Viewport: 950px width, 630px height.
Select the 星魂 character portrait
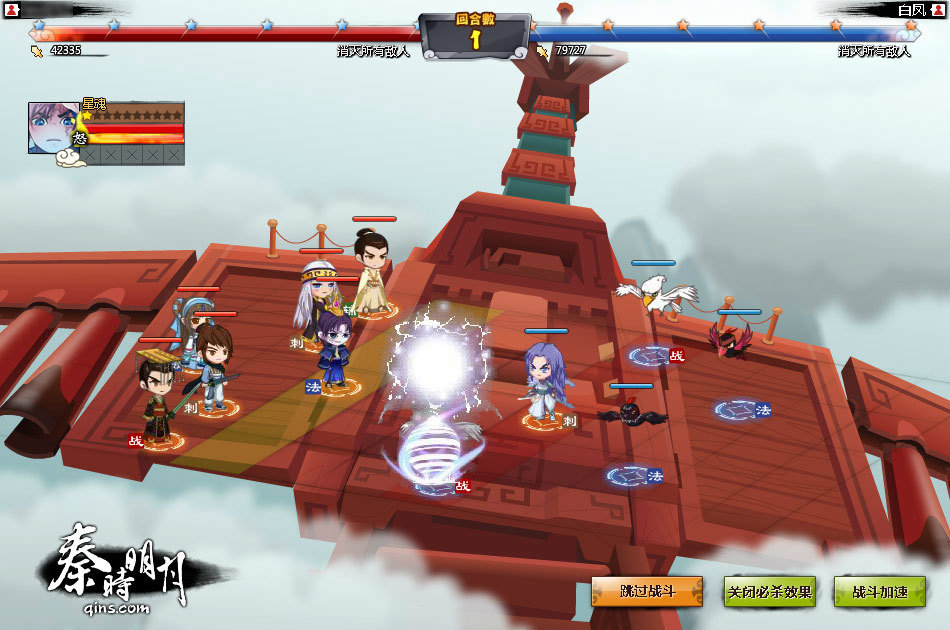[53, 127]
